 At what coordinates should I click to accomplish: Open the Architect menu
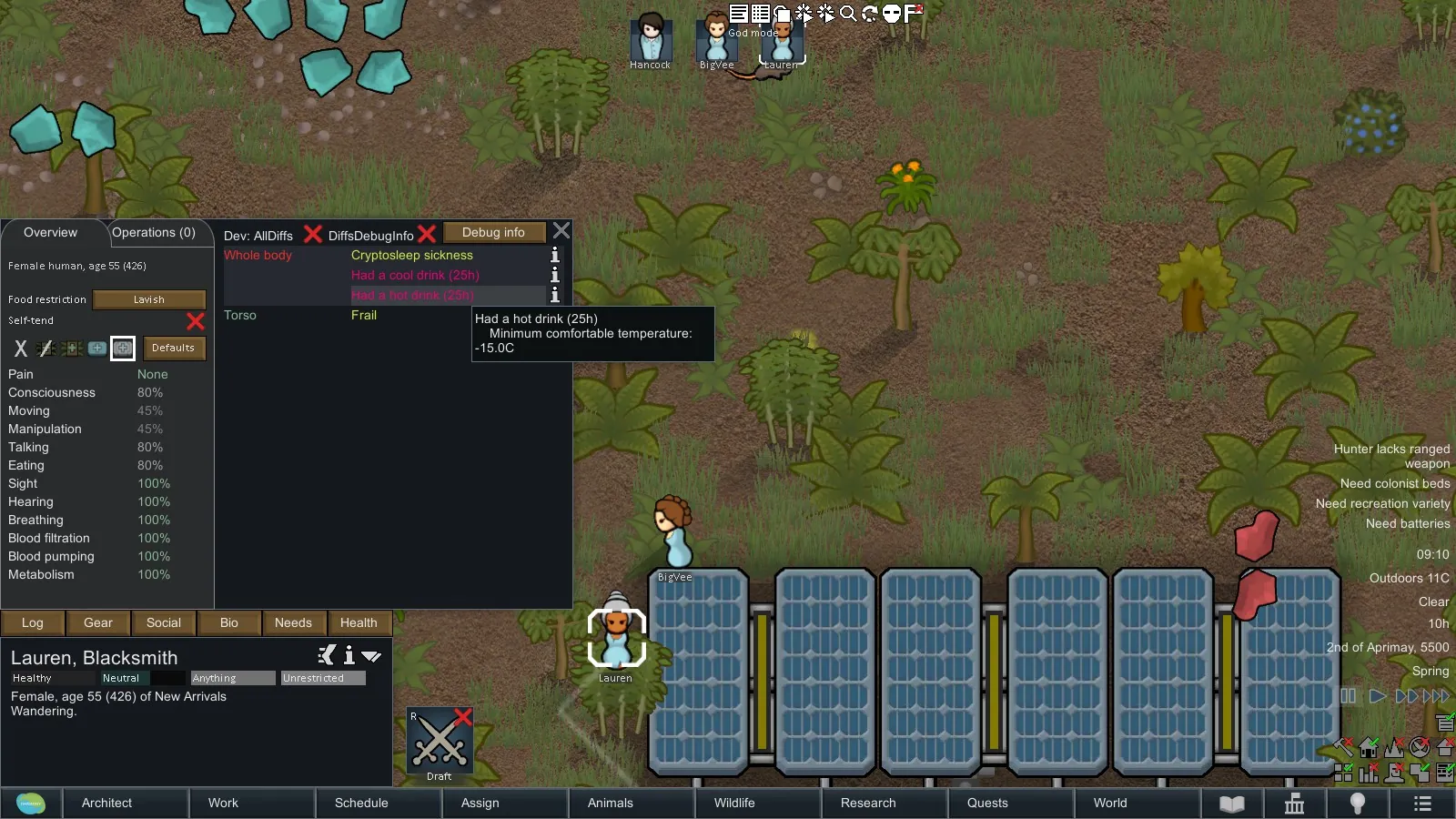106,804
